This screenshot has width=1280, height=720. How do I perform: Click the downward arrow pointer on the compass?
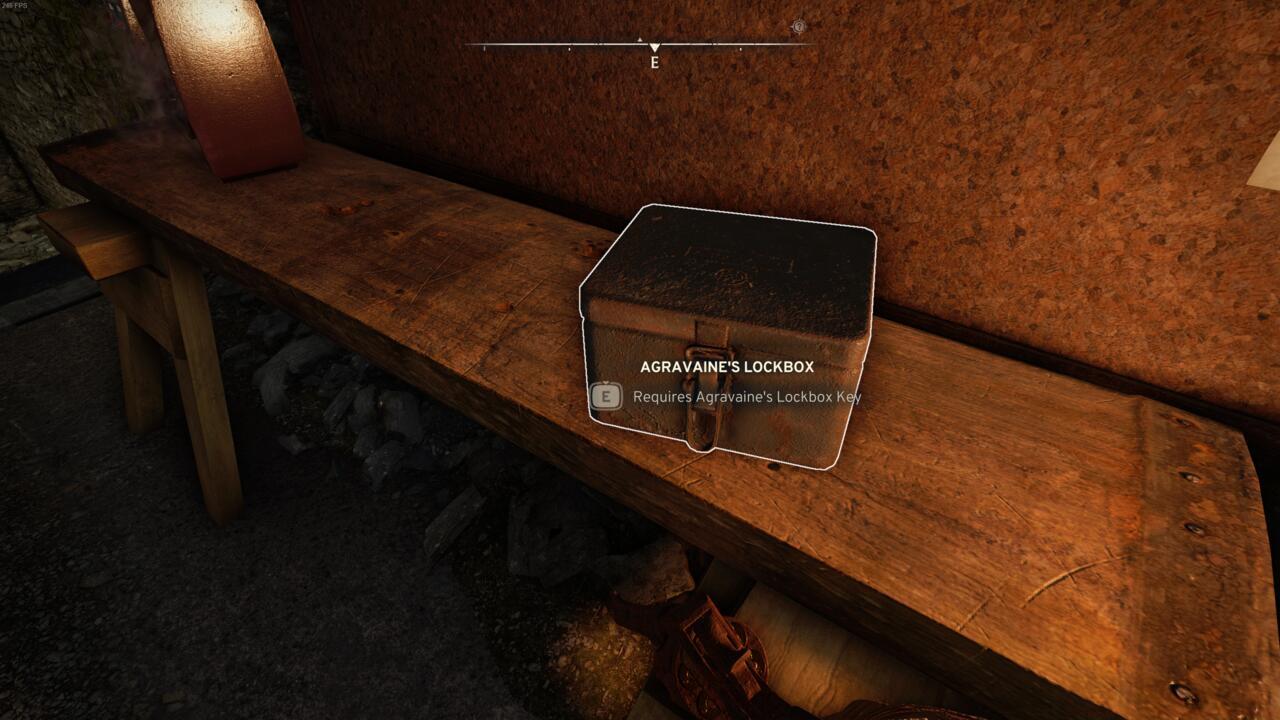point(655,46)
